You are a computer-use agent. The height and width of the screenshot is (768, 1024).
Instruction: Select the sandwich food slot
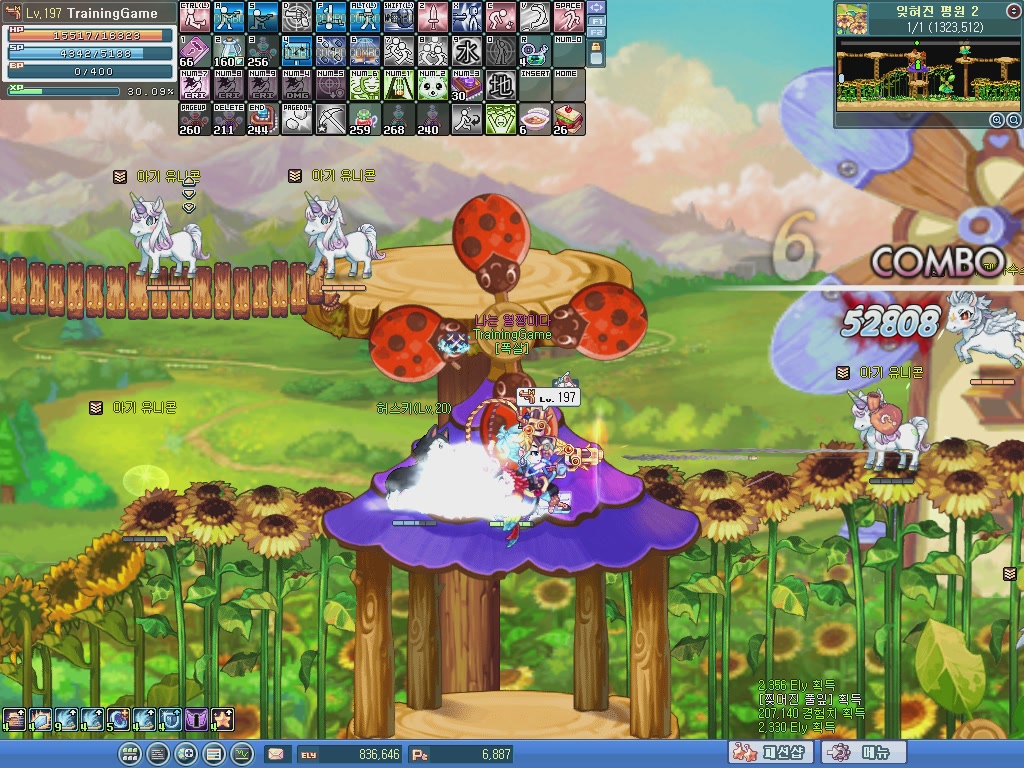[x=568, y=118]
